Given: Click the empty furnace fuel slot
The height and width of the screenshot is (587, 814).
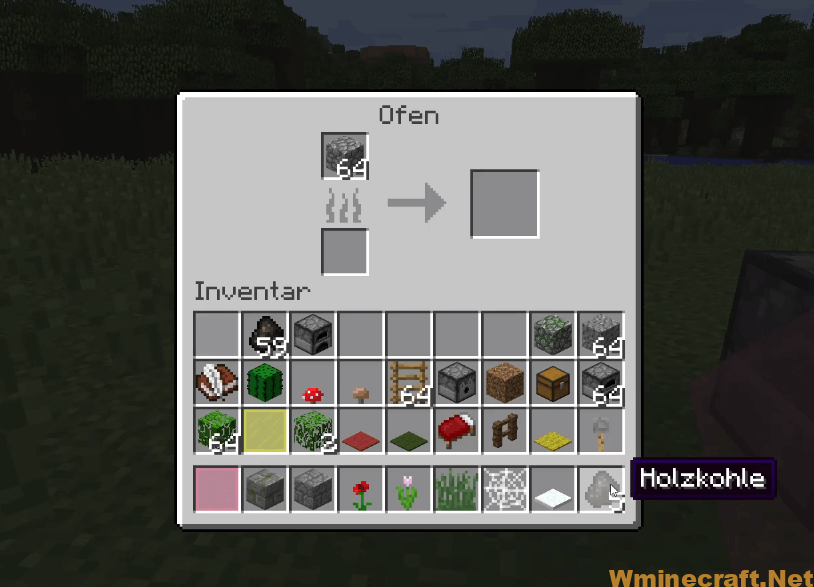Looking at the screenshot, I should point(345,251).
